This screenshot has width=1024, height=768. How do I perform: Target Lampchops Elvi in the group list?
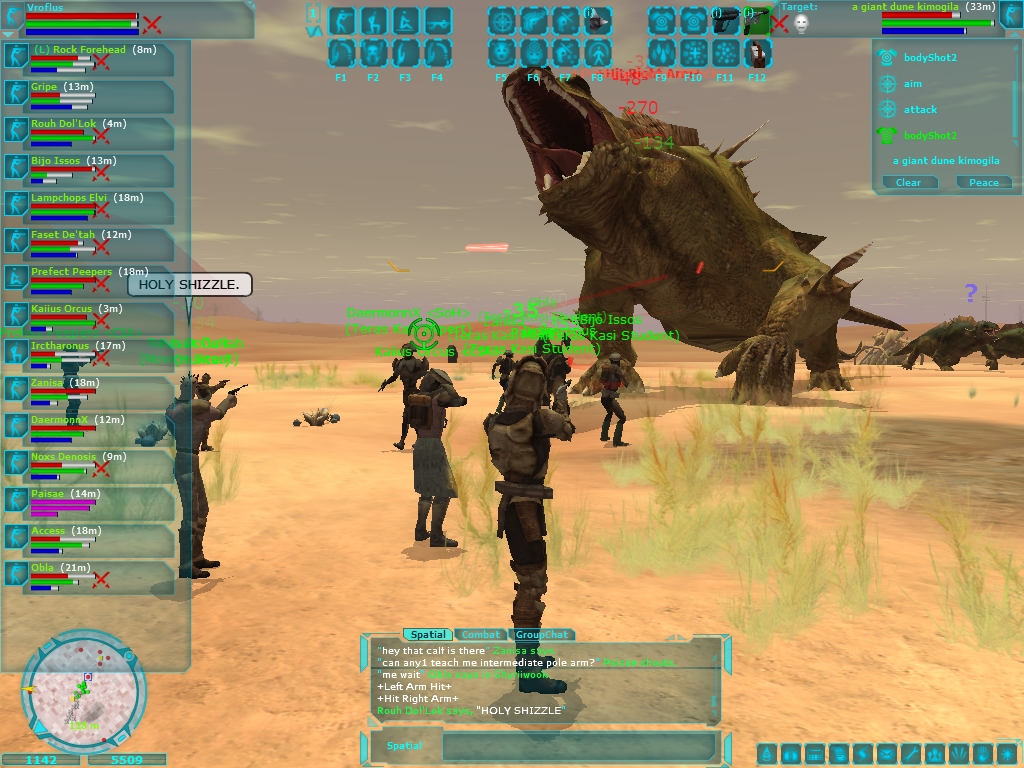click(x=68, y=198)
